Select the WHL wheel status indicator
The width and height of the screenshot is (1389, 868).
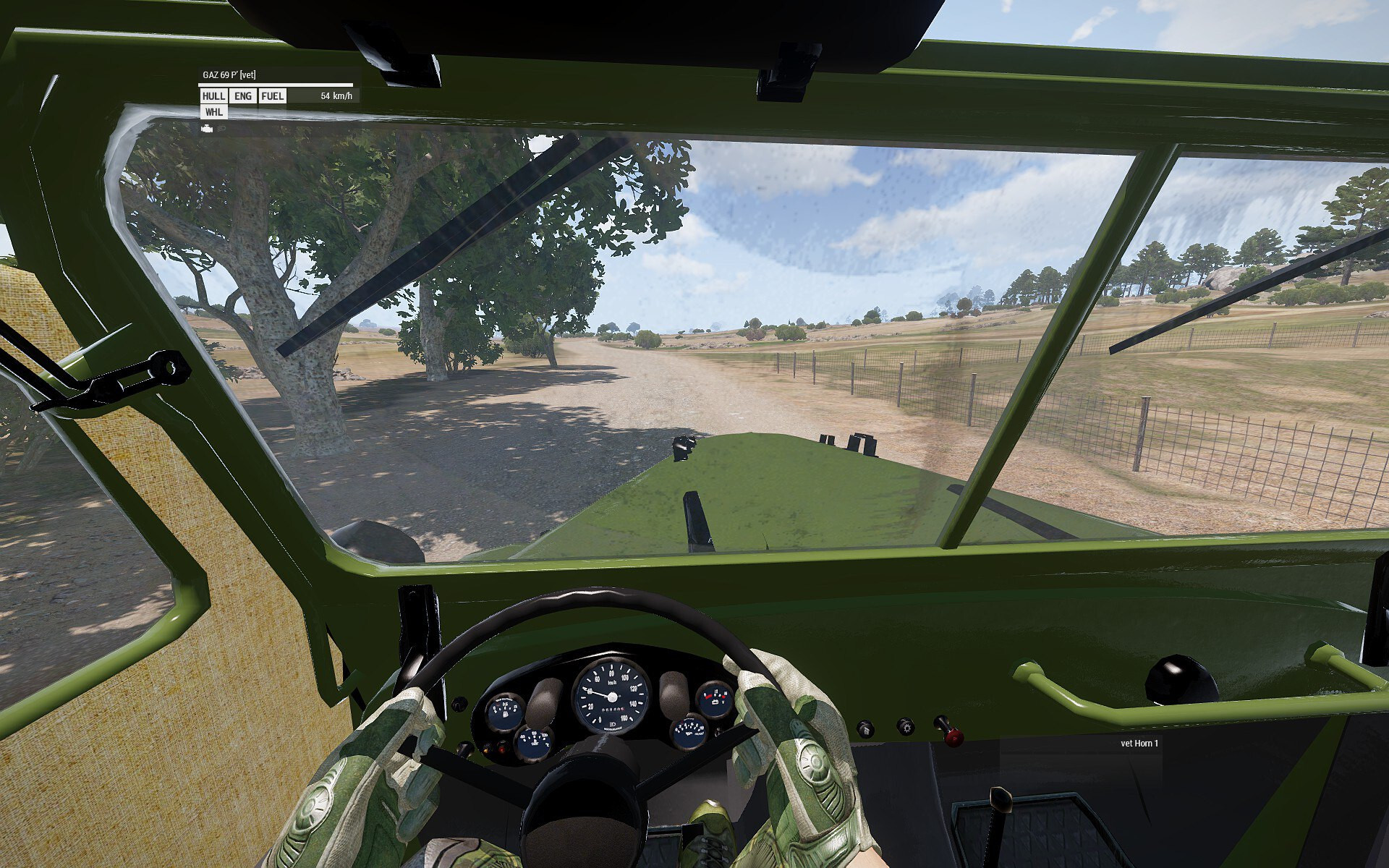point(213,112)
